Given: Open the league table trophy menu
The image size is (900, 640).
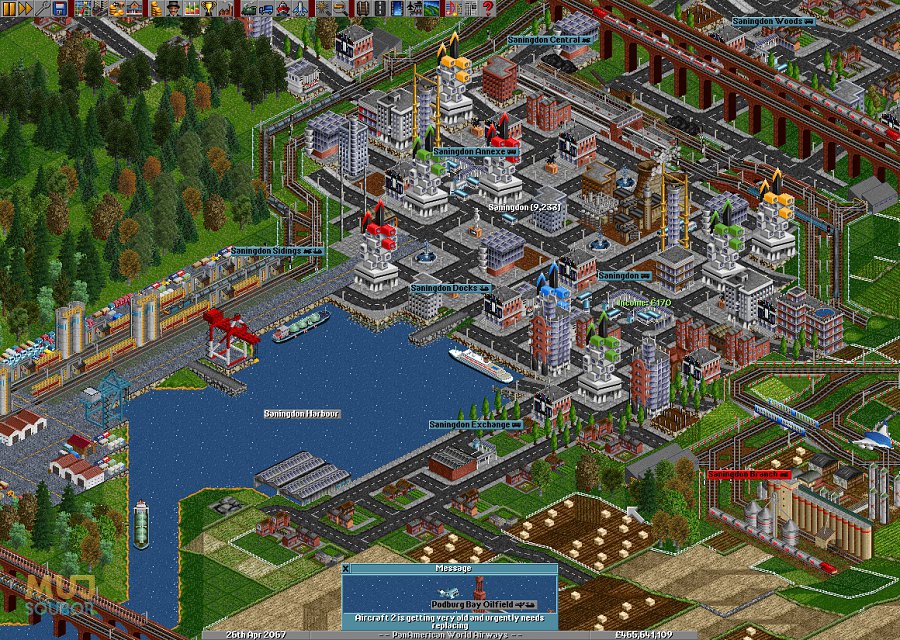Looking at the screenshot, I should 208,9.
